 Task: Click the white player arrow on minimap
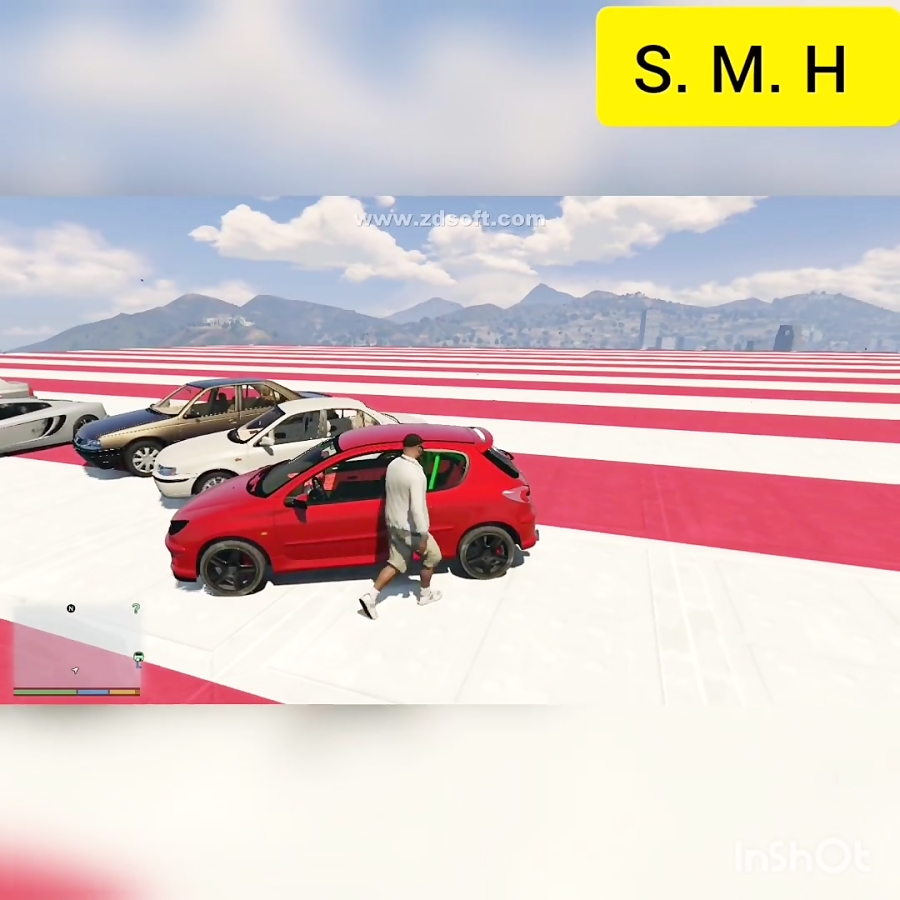tap(75, 669)
